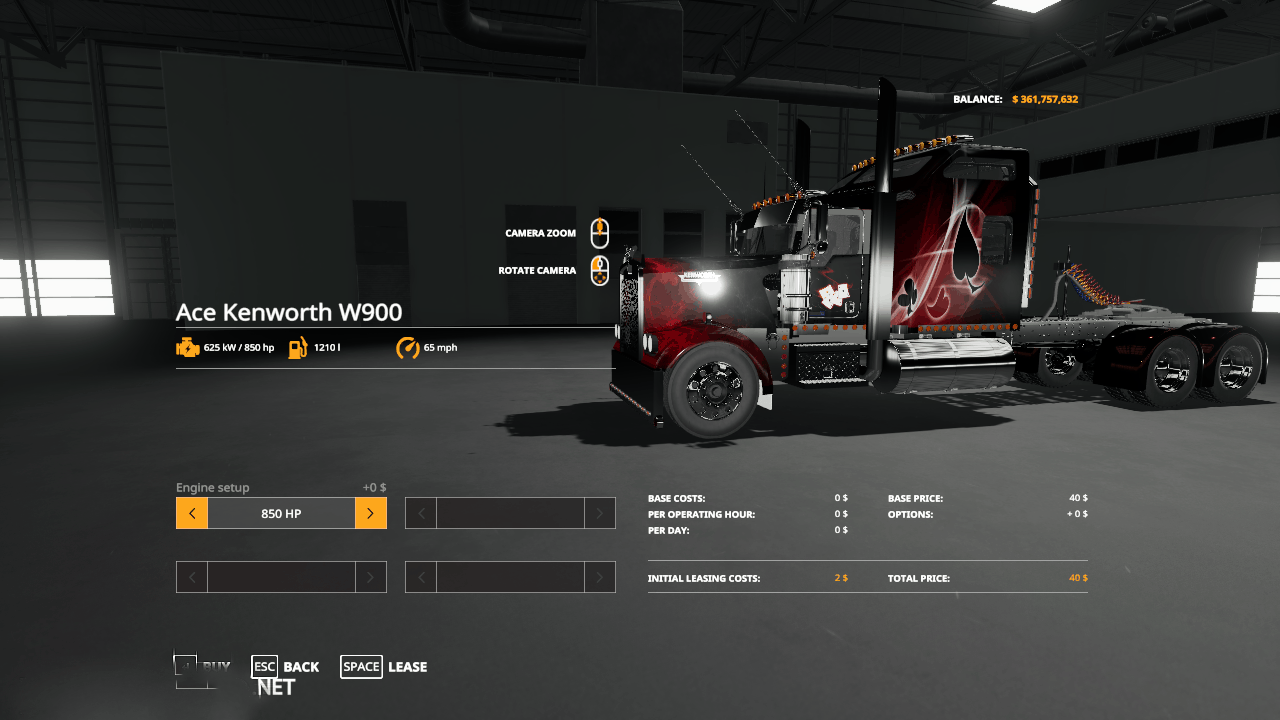Select next engine setup option
This screenshot has height=720, width=1280.
point(370,513)
